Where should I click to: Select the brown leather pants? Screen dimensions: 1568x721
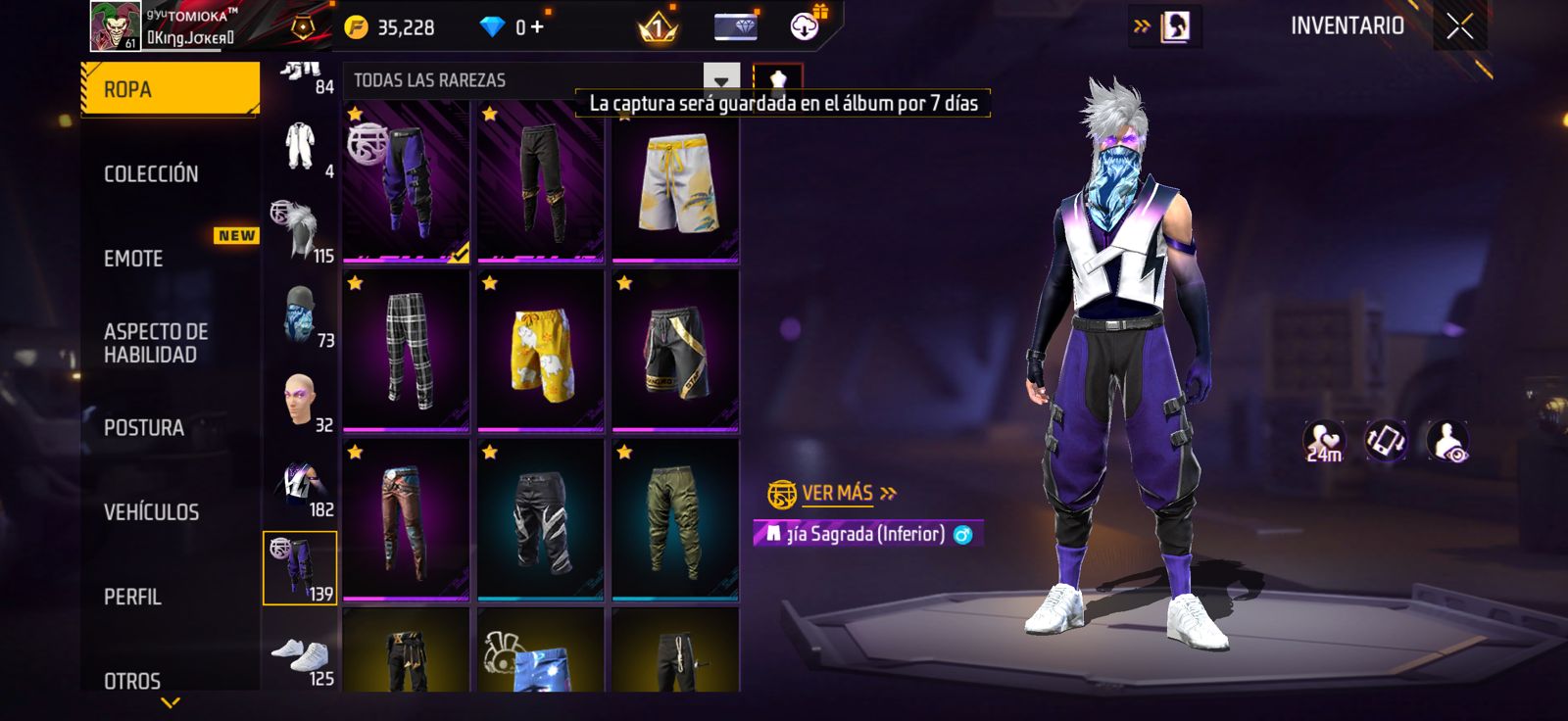point(406,520)
